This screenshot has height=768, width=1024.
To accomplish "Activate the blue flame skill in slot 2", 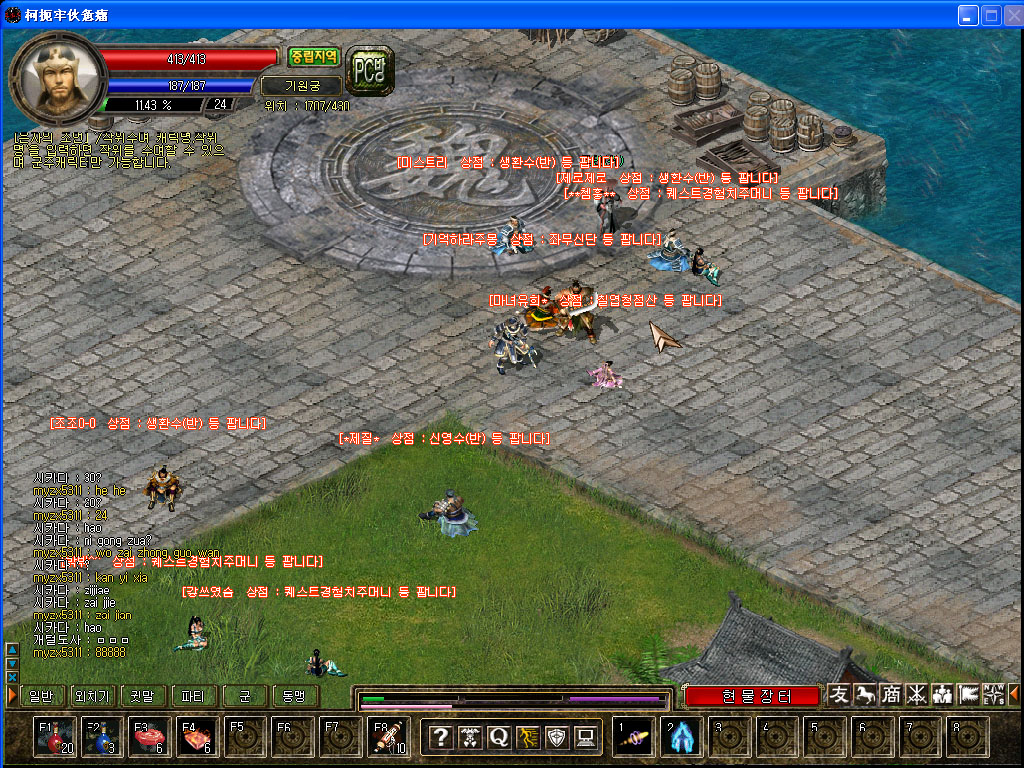I will (x=682, y=738).
